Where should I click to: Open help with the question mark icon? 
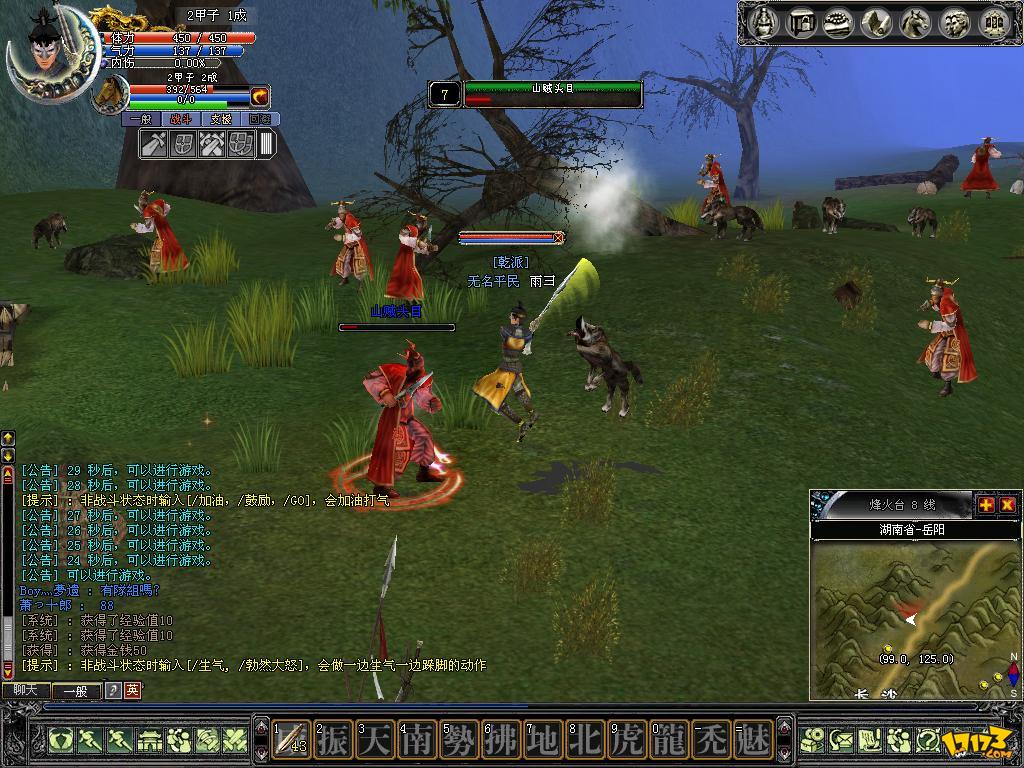(x=928, y=740)
